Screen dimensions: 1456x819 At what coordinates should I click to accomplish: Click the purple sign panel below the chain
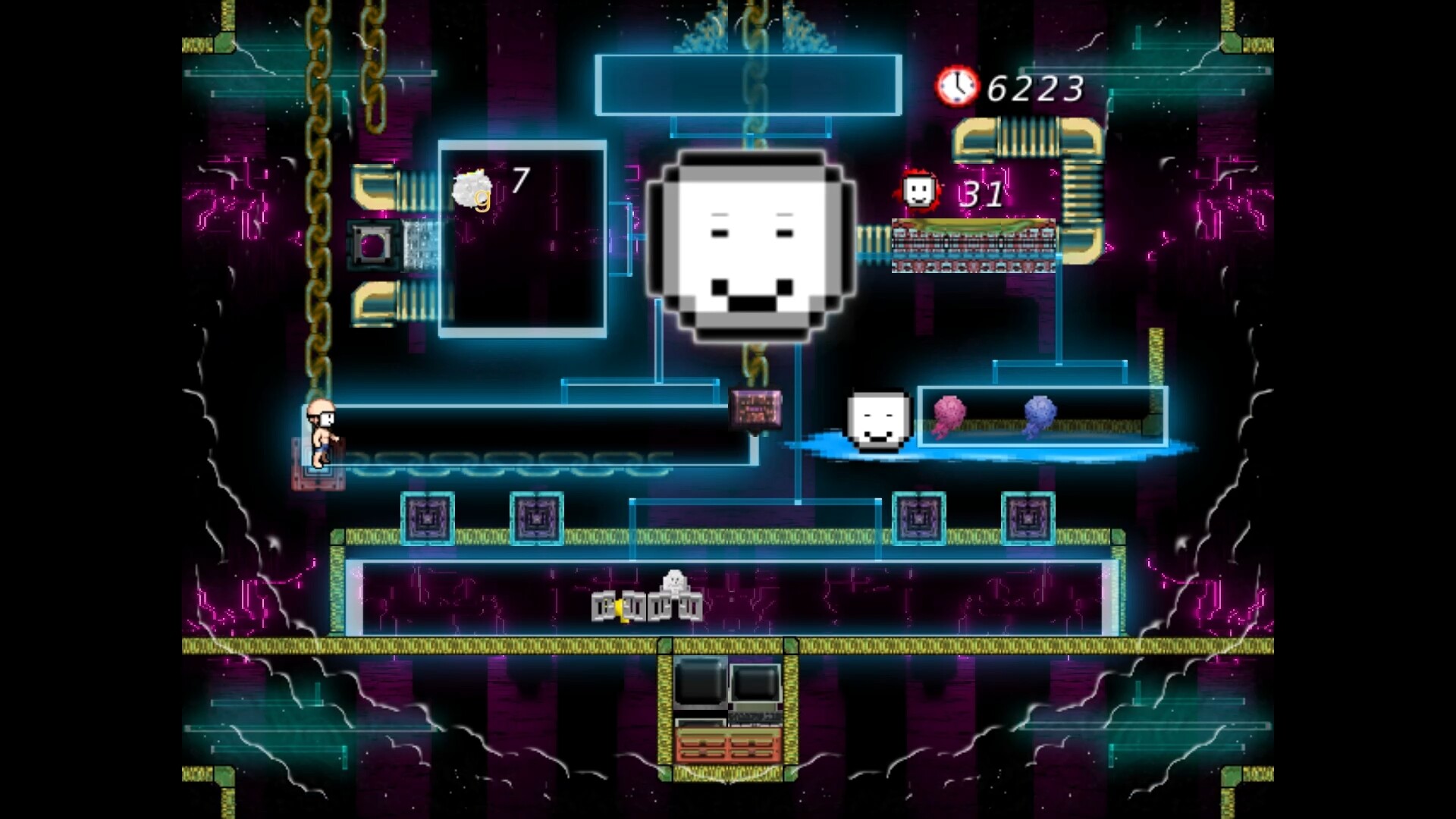coord(755,409)
